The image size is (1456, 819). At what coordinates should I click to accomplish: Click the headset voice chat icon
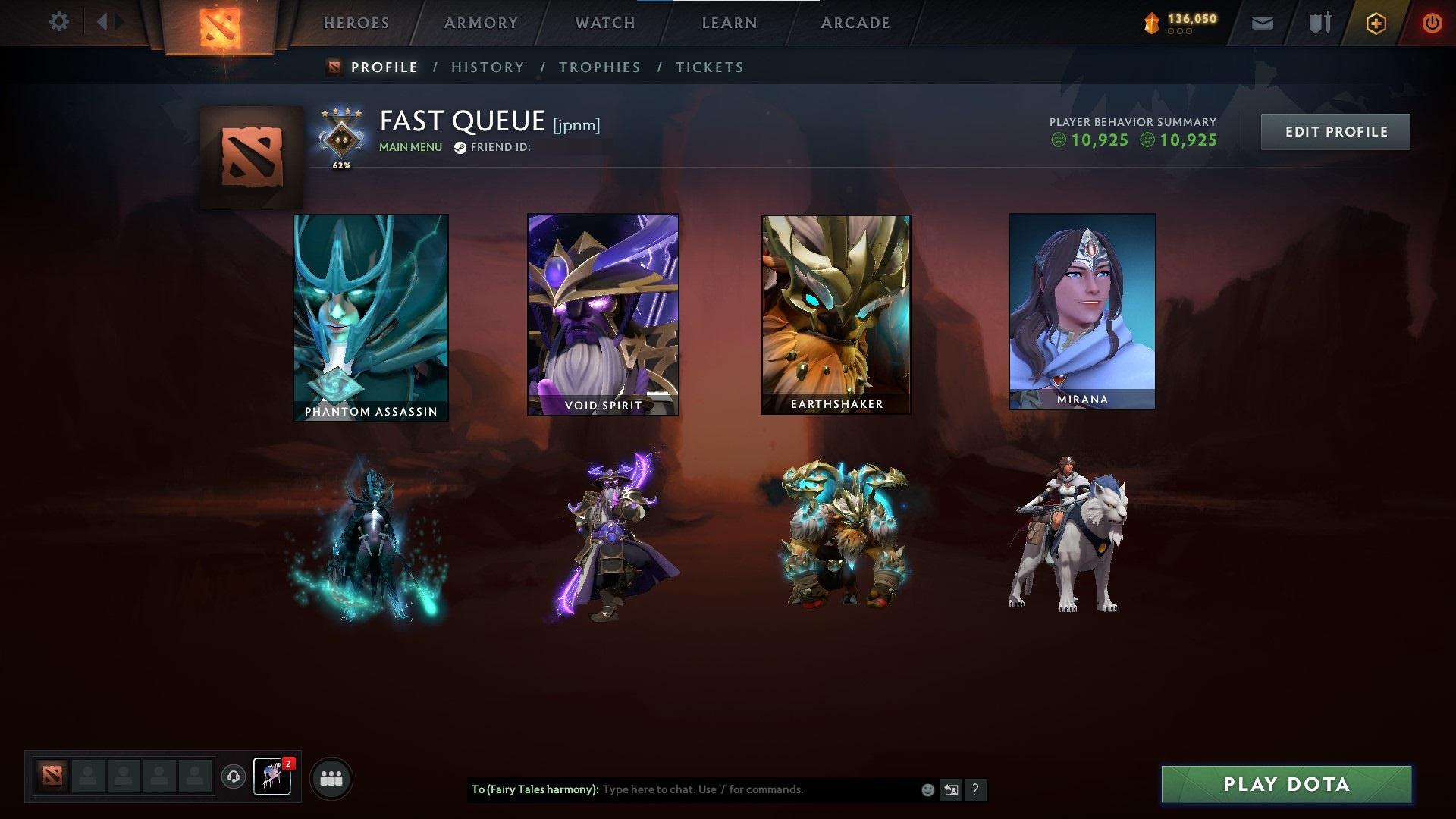click(233, 777)
